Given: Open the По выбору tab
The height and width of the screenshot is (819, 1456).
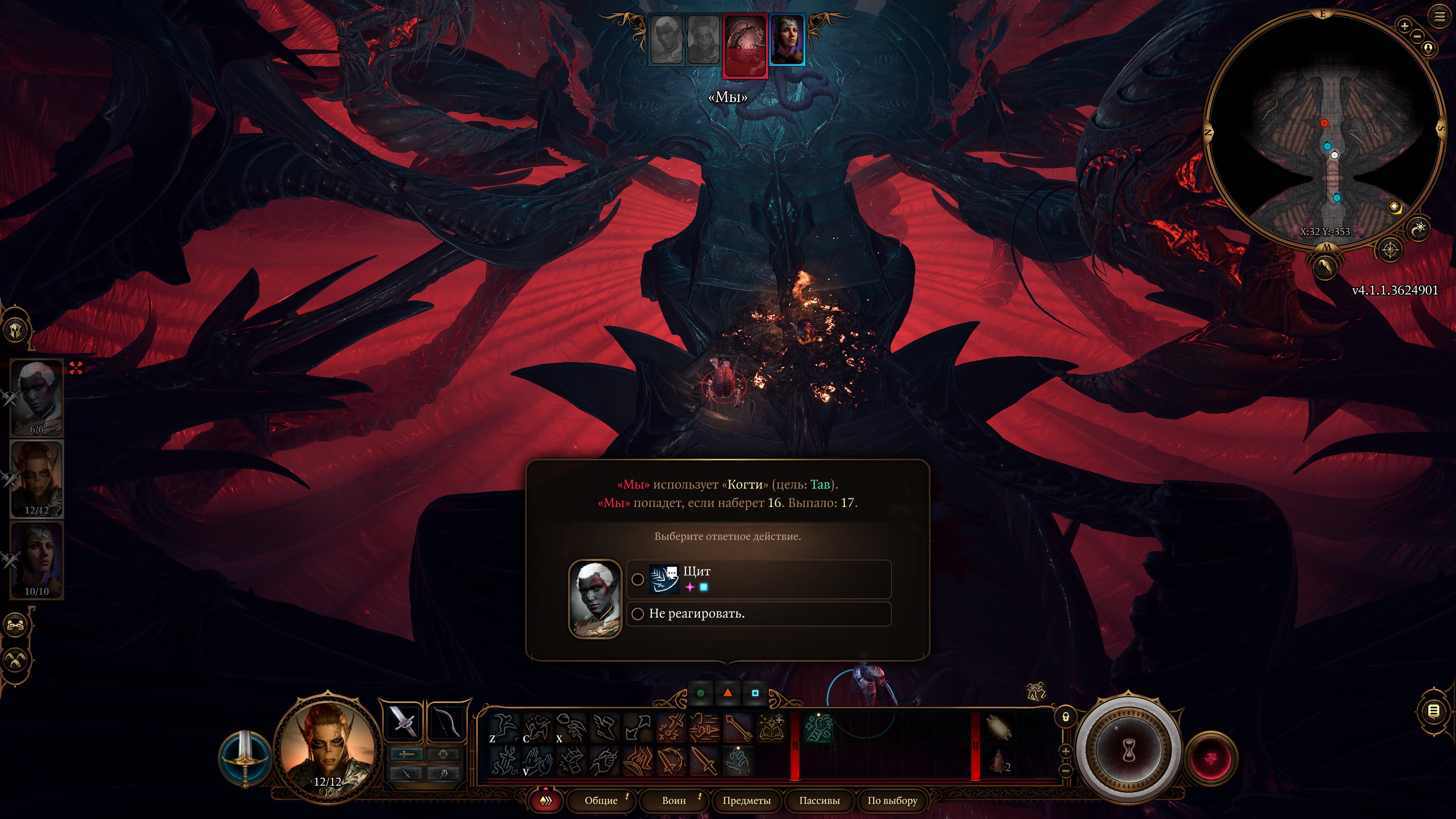Looking at the screenshot, I should pos(892,800).
